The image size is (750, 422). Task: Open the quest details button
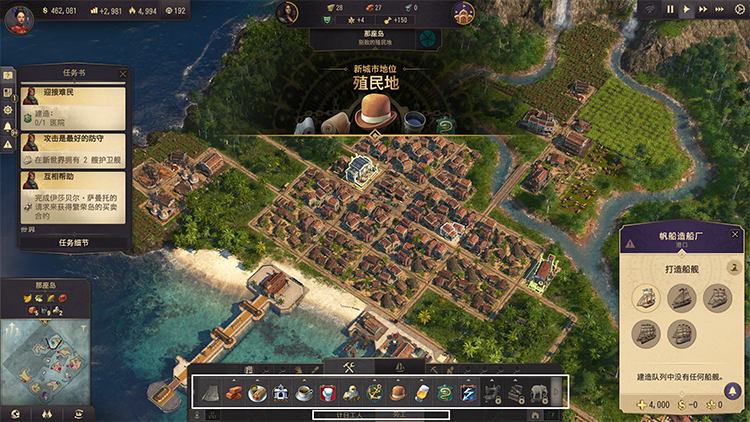pos(74,242)
